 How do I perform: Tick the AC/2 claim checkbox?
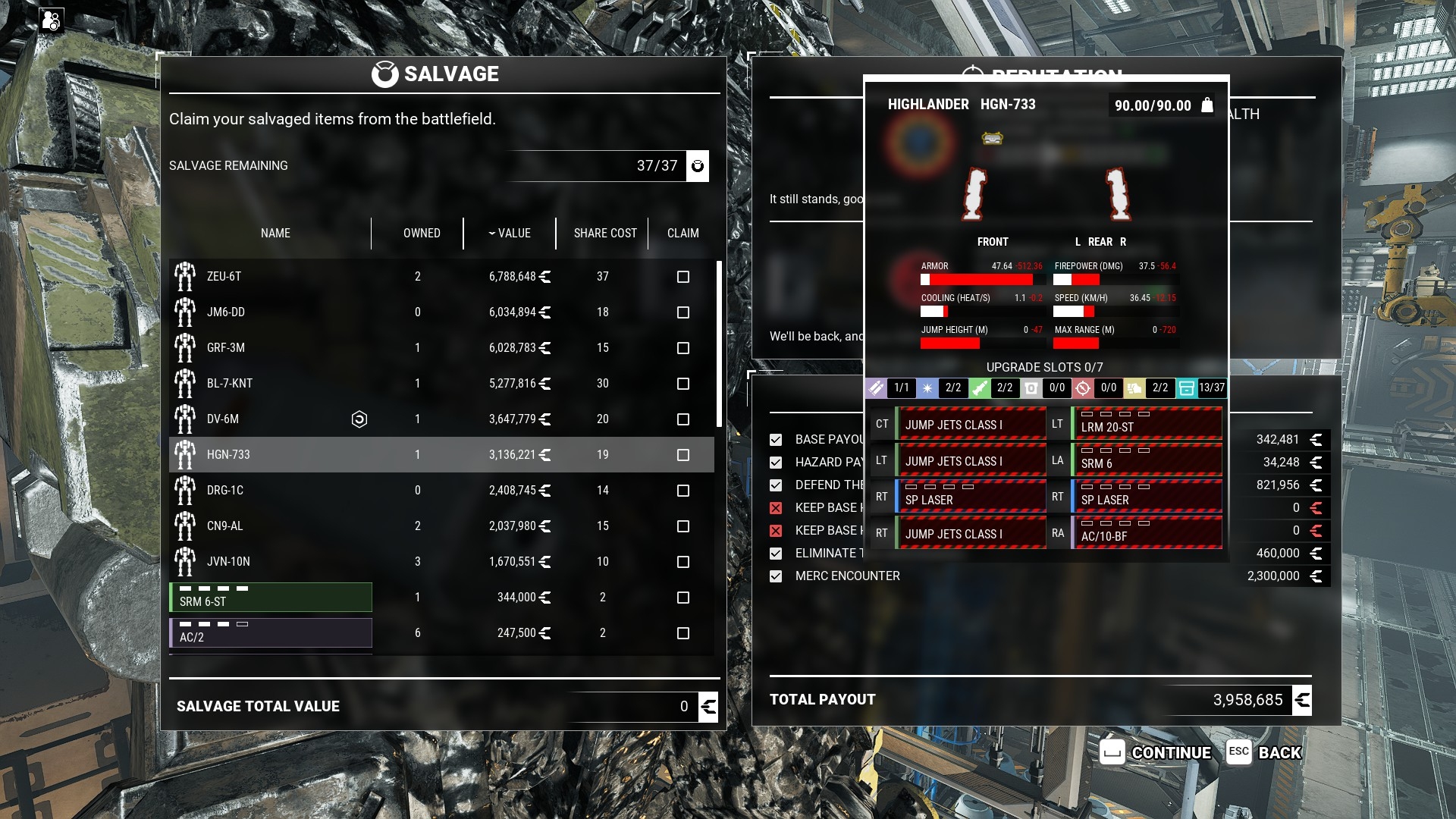point(682,633)
